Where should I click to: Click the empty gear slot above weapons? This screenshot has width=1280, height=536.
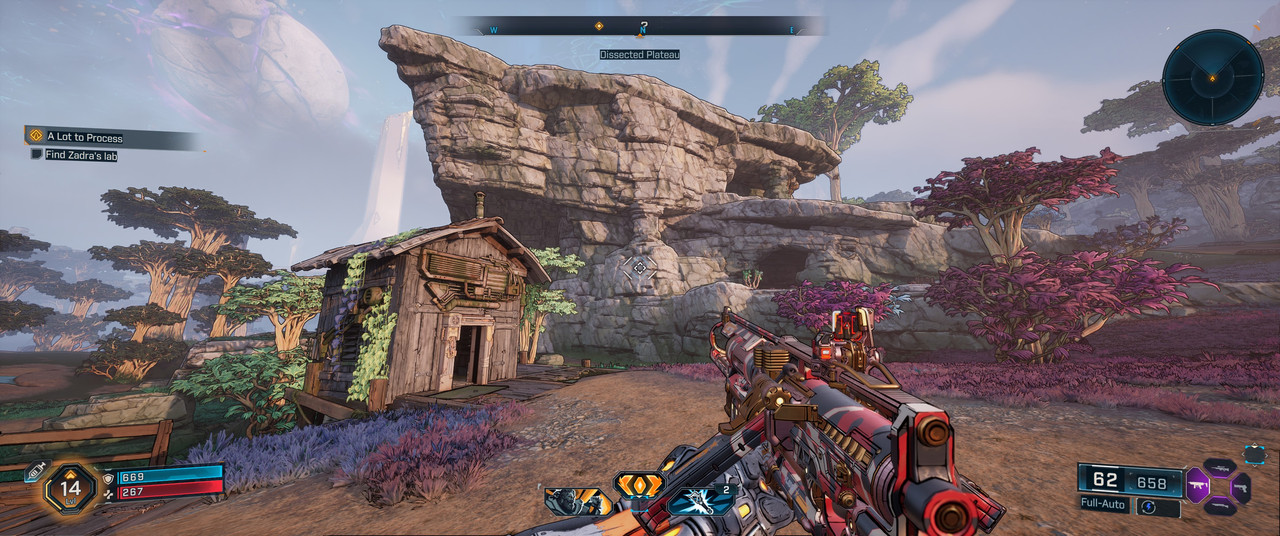[1255, 453]
